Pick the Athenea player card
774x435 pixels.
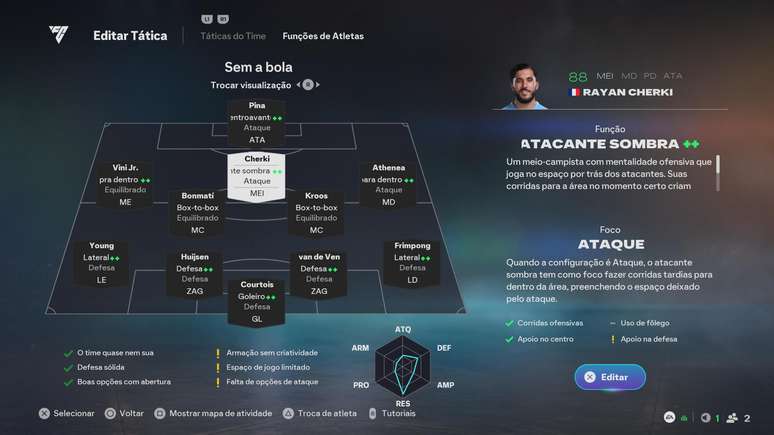(389, 185)
